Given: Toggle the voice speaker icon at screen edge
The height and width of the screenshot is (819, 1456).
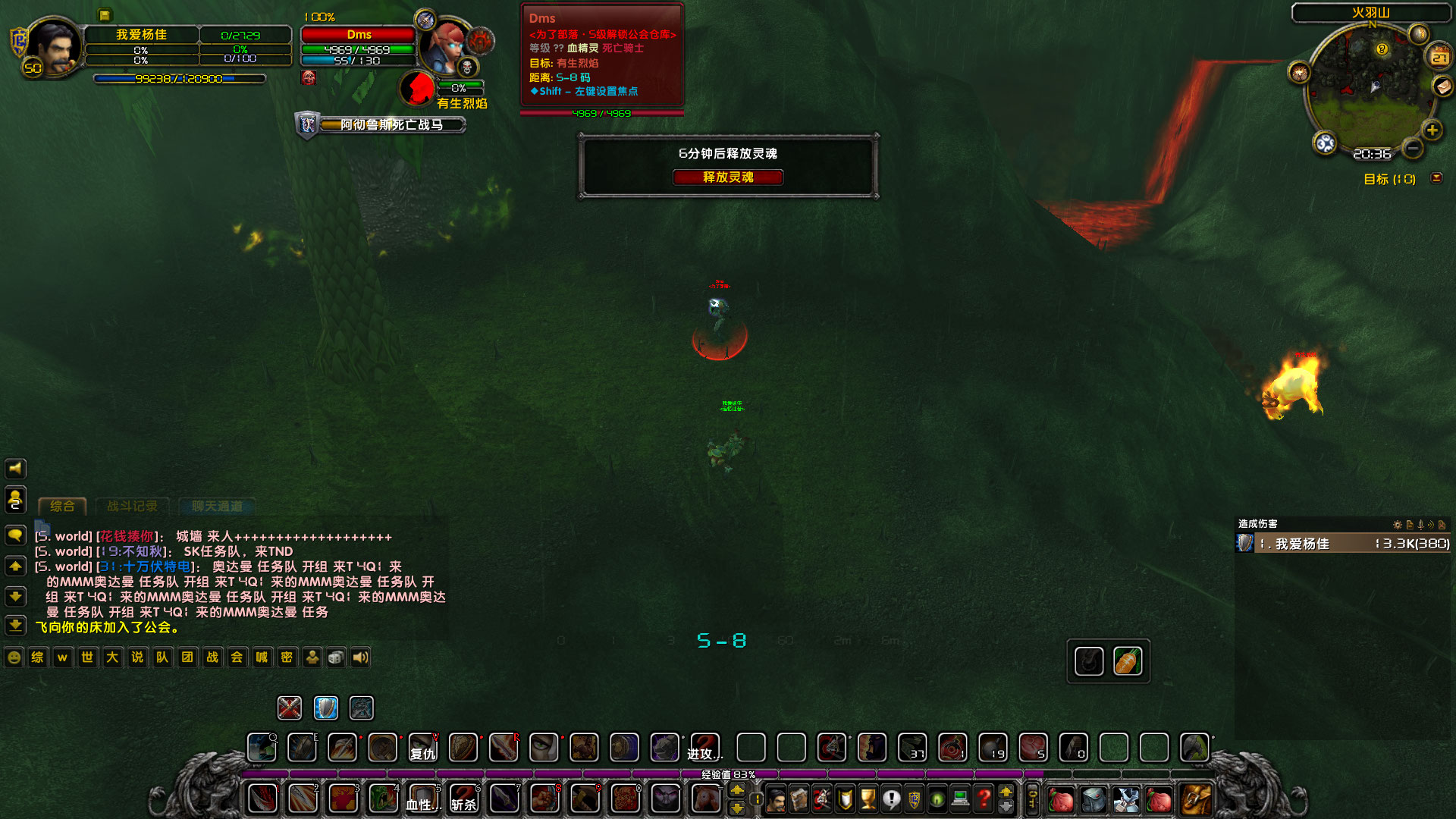Looking at the screenshot, I should tap(15, 468).
